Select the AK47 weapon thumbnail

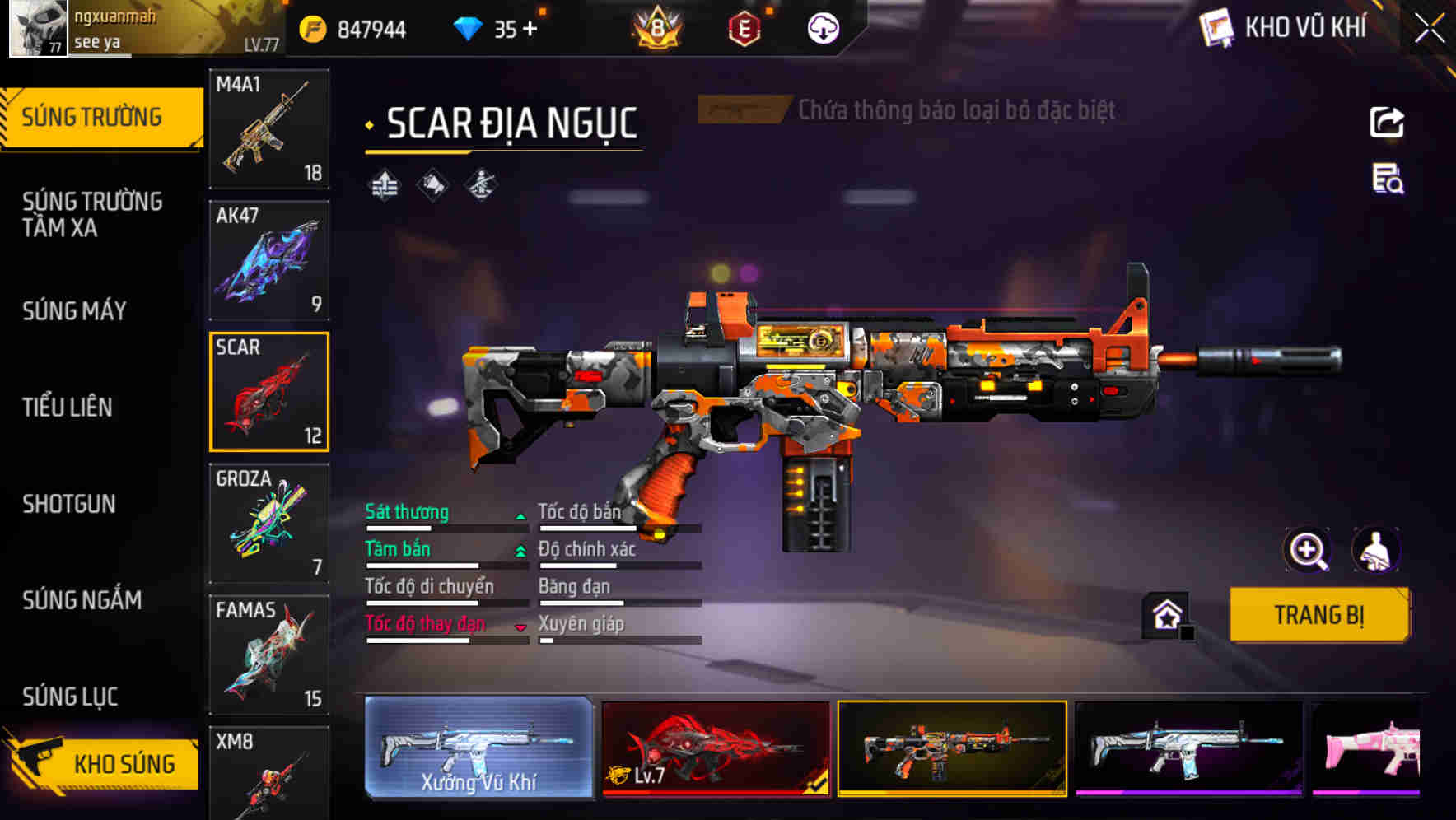(268, 259)
